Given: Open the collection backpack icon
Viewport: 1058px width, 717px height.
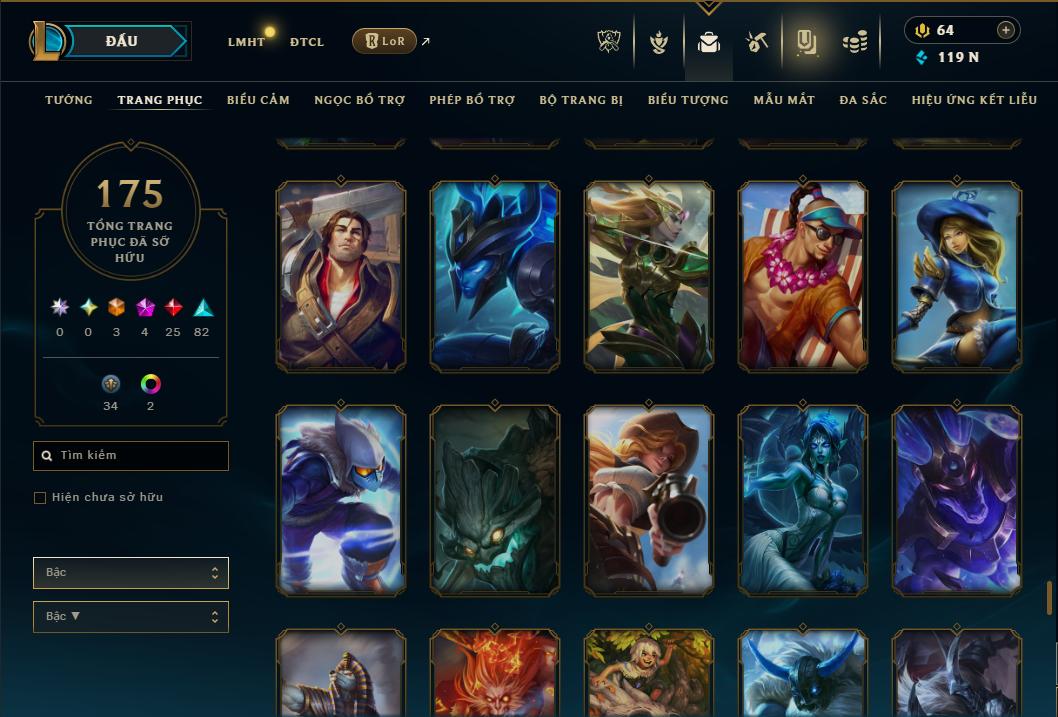Looking at the screenshot, I should (x=709, y=42).
